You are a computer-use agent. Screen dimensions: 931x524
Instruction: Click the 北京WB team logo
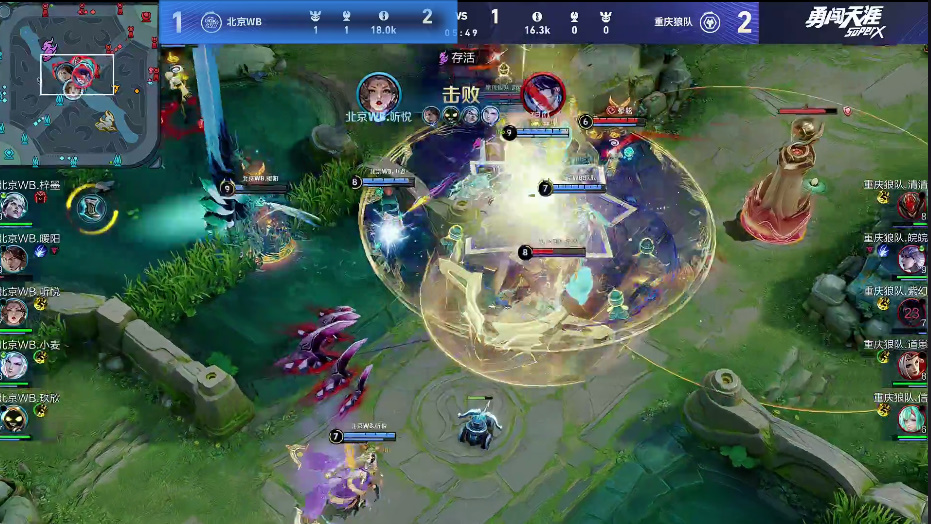pyautogui.click(x=211, y=22)
